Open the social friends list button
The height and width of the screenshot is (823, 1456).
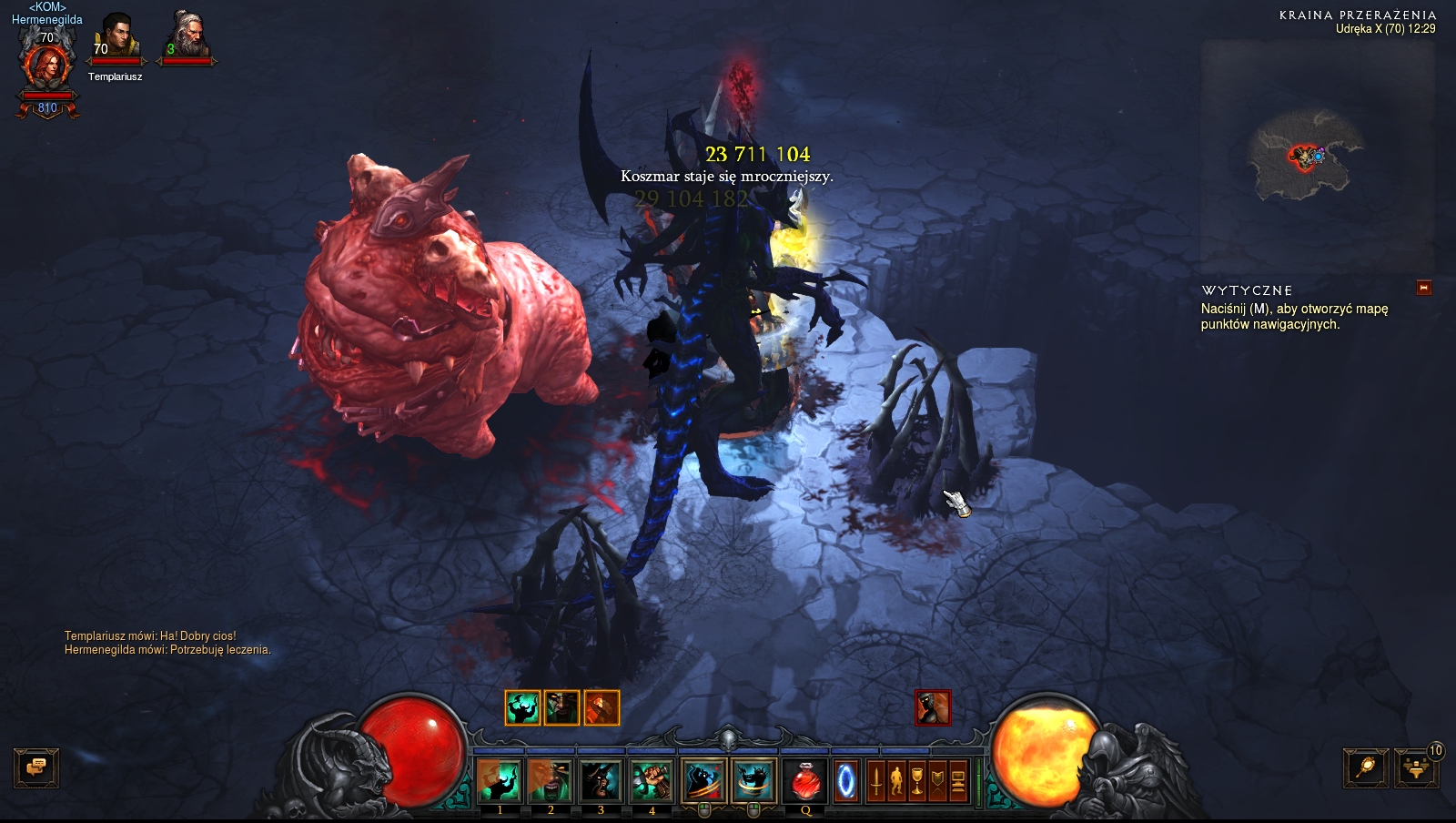[x=1416, y=767]
